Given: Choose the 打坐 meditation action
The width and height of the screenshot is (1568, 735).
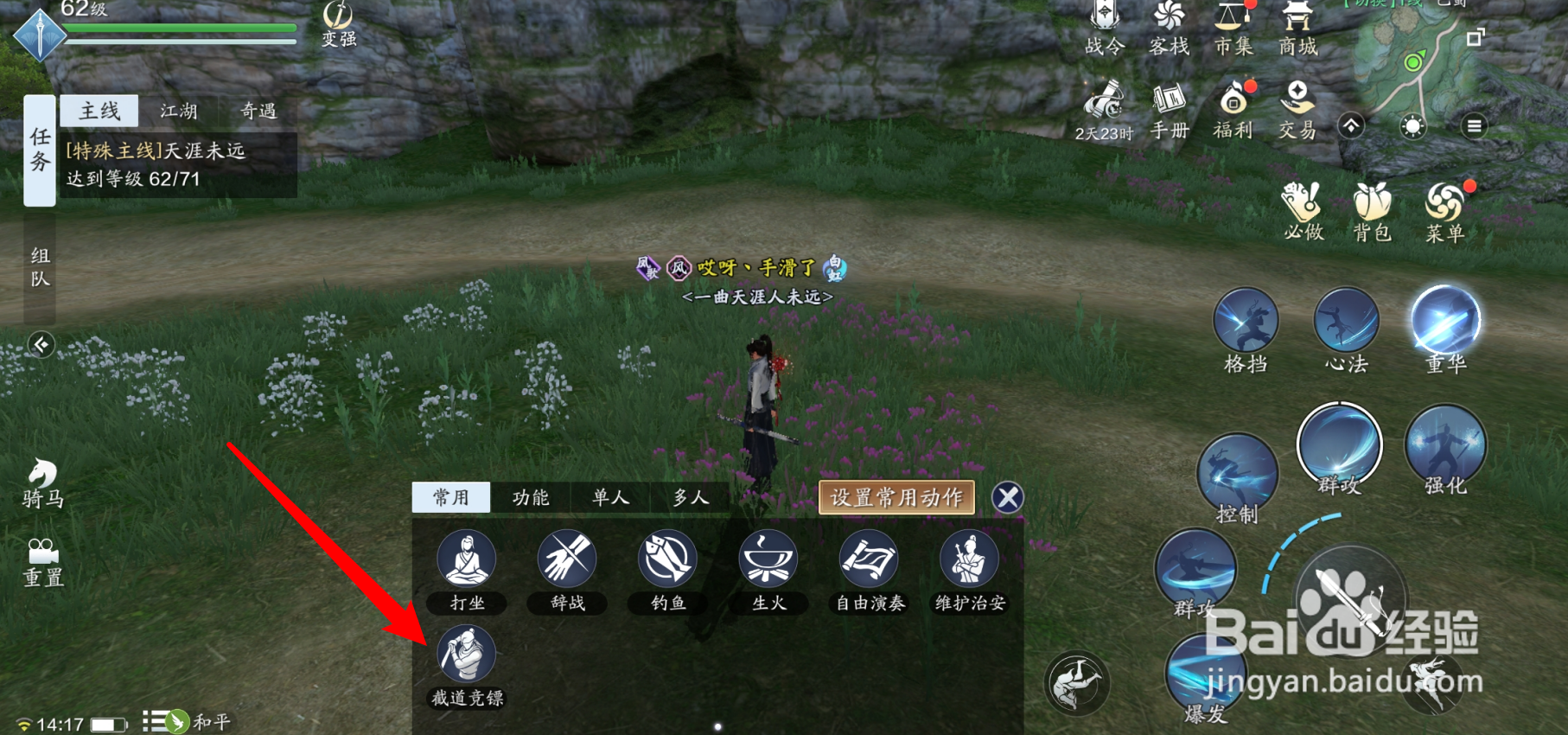Looking at the screenshot, I should (x=466, y=559).
